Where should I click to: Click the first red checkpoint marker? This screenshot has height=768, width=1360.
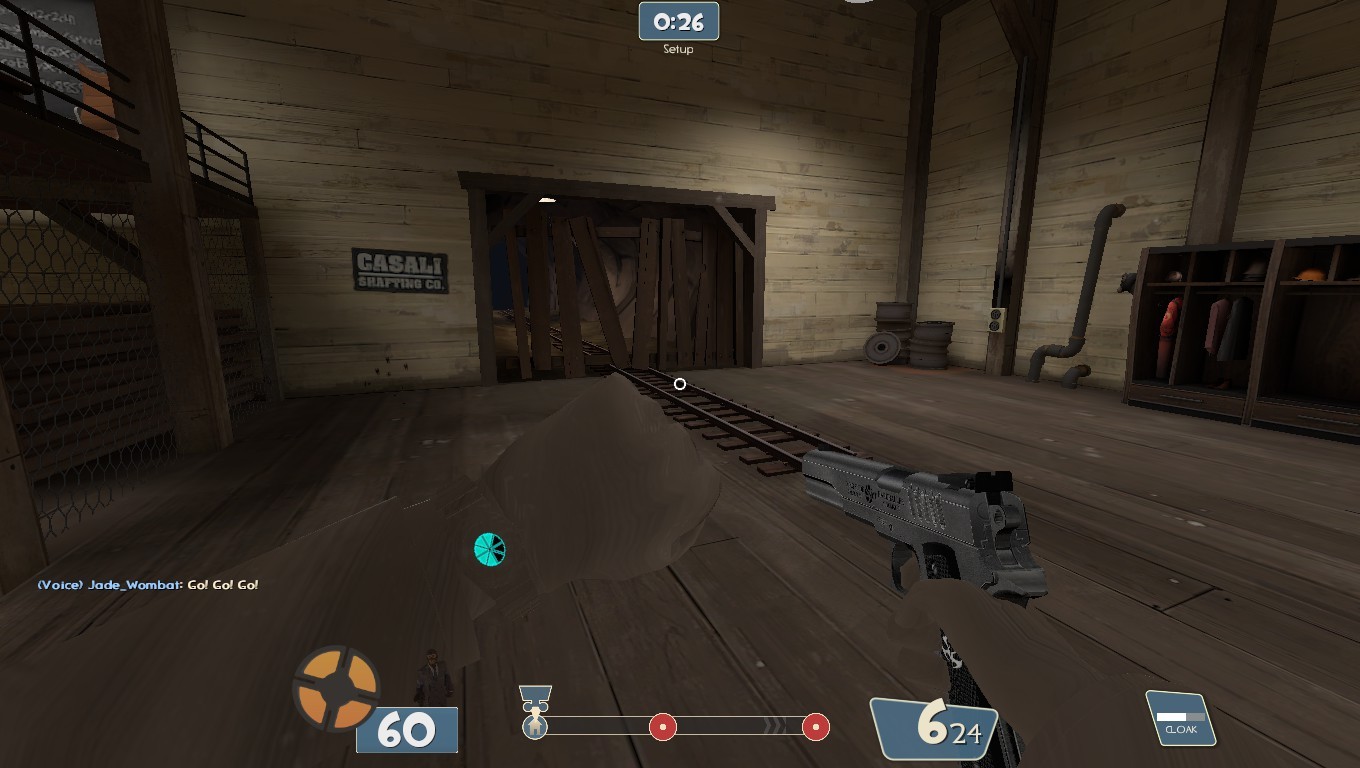click(661, 727)
